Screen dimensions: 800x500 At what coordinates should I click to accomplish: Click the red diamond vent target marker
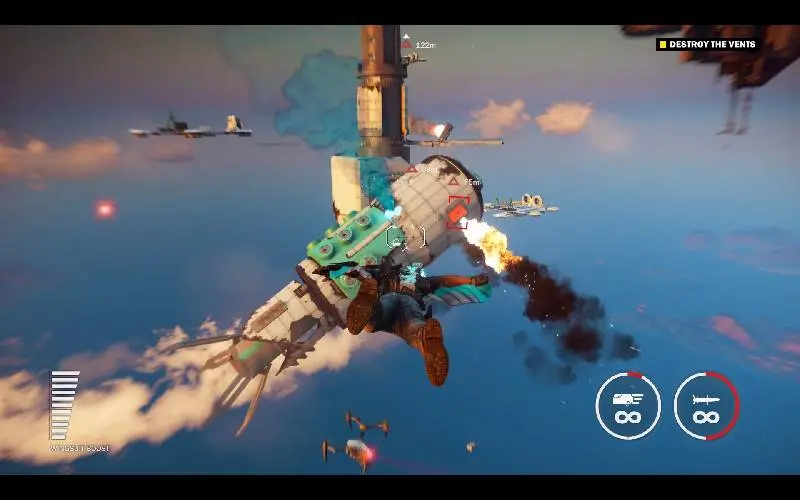tap(458, 212)
